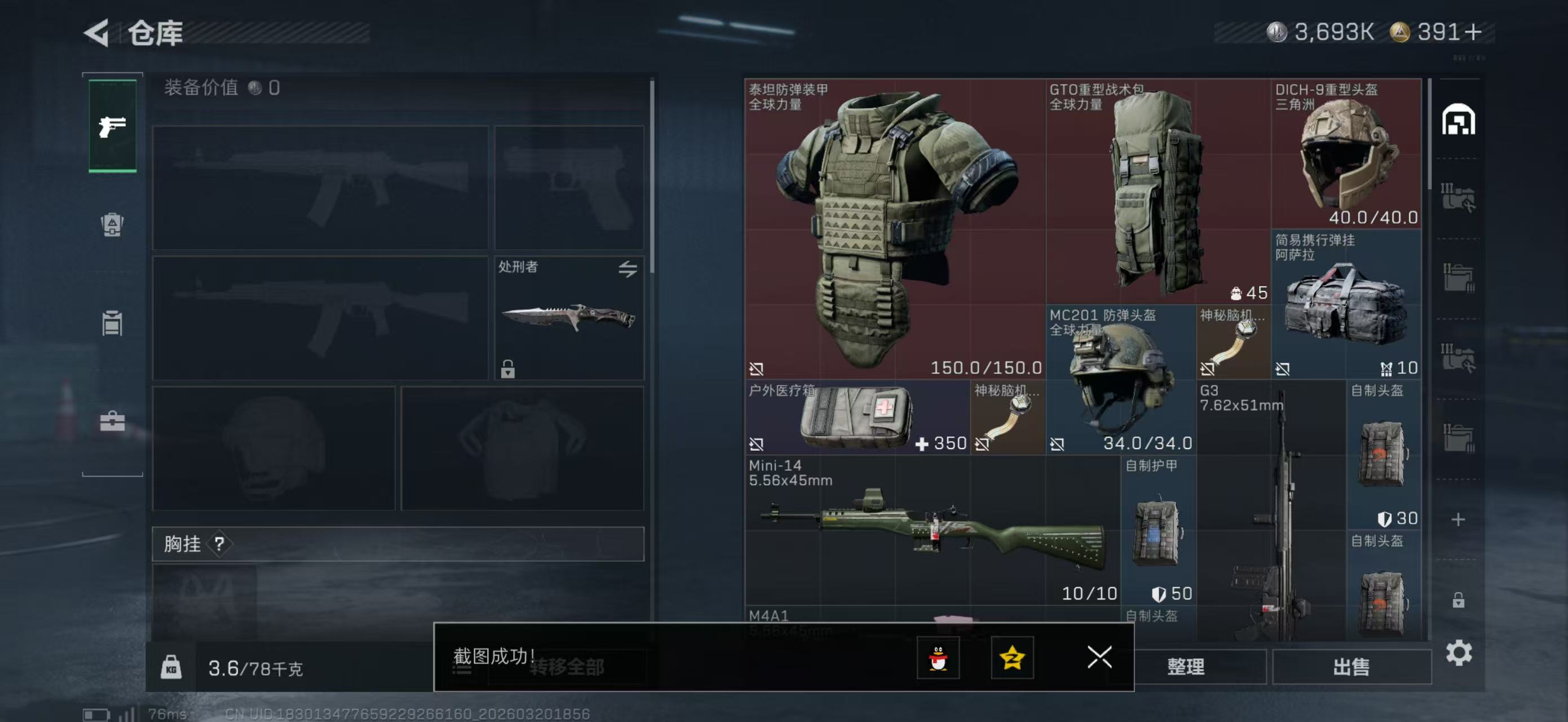Open the gear settings icon
1568x722 pixels.
(1459, 653)
